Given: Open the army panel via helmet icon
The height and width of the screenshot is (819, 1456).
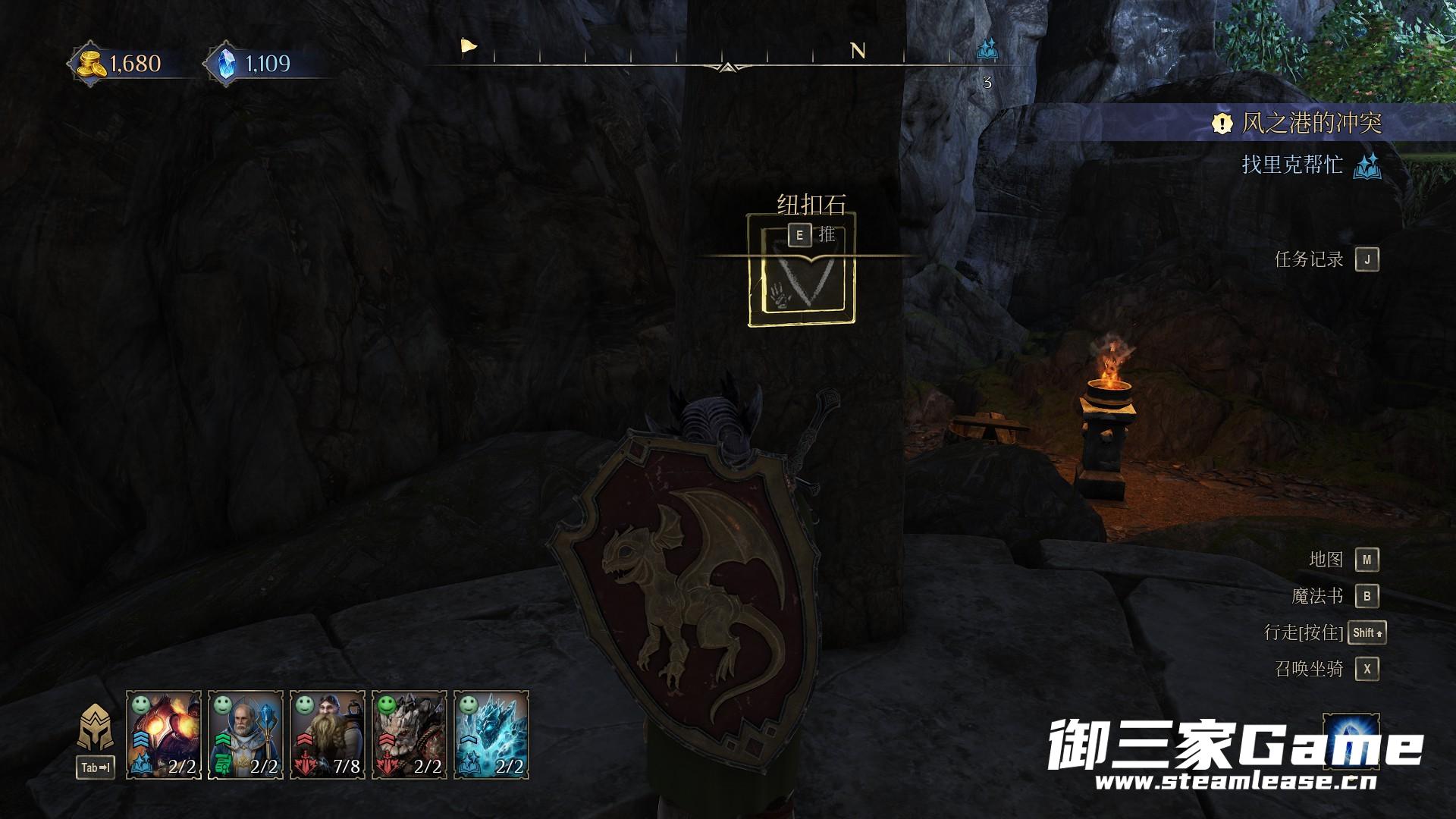Looking at the screenshot, I should pyautogui.click(x=96, y=728).
